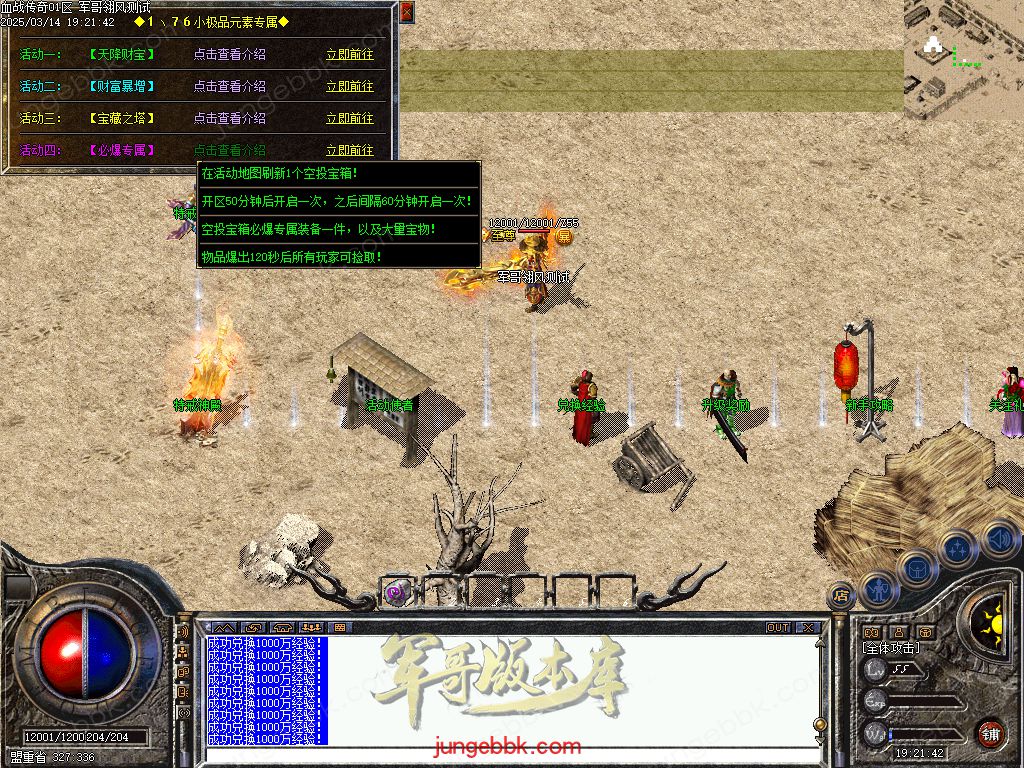Go now to 宝藏之塔 activity via 立即前往
The image size is (1024, 768).
coord(349,119)
